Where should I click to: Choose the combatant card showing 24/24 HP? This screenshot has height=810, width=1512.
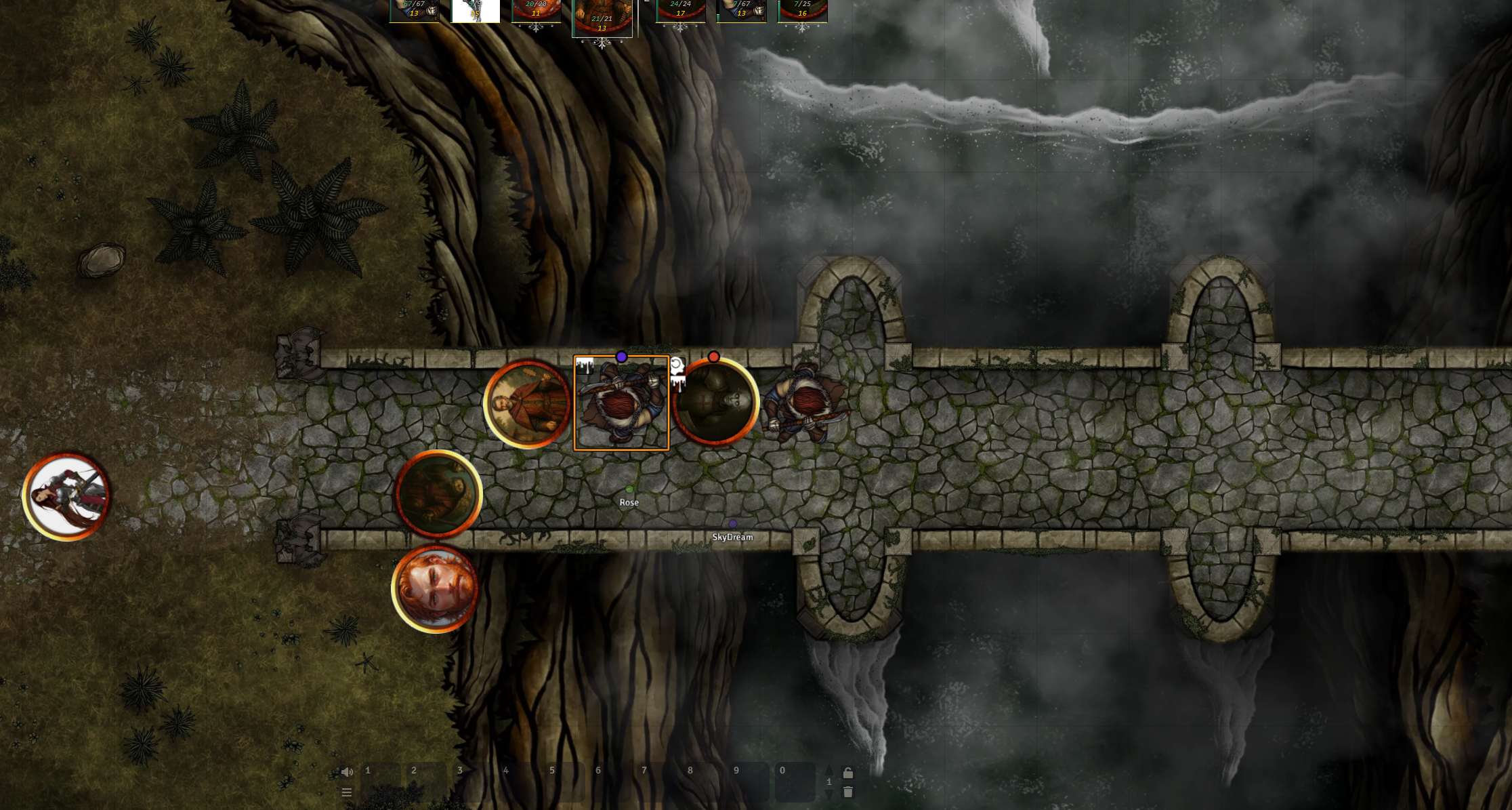(x=680, y=10)
